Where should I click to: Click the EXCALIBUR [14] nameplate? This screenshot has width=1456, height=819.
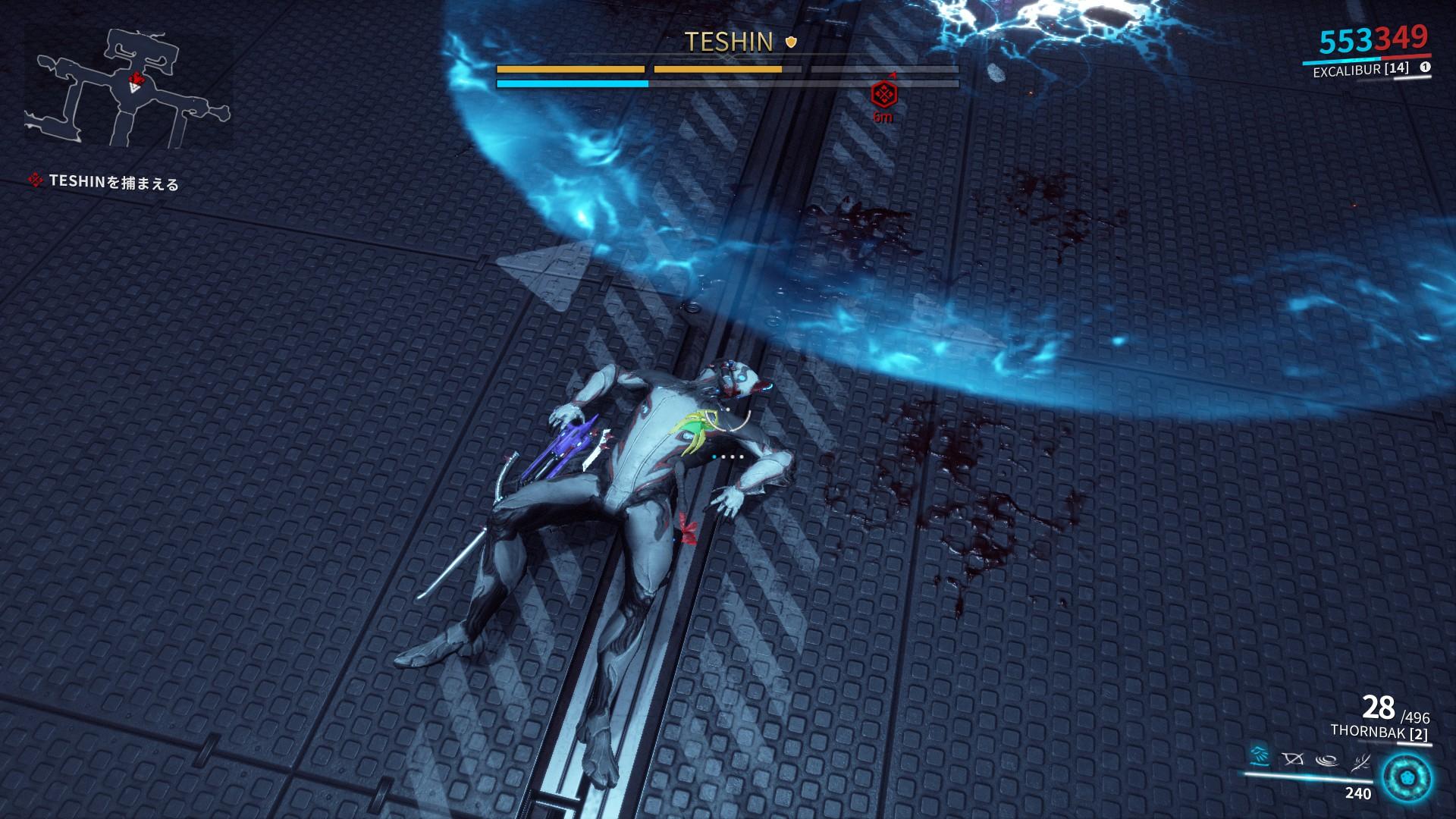point(1360,70)
